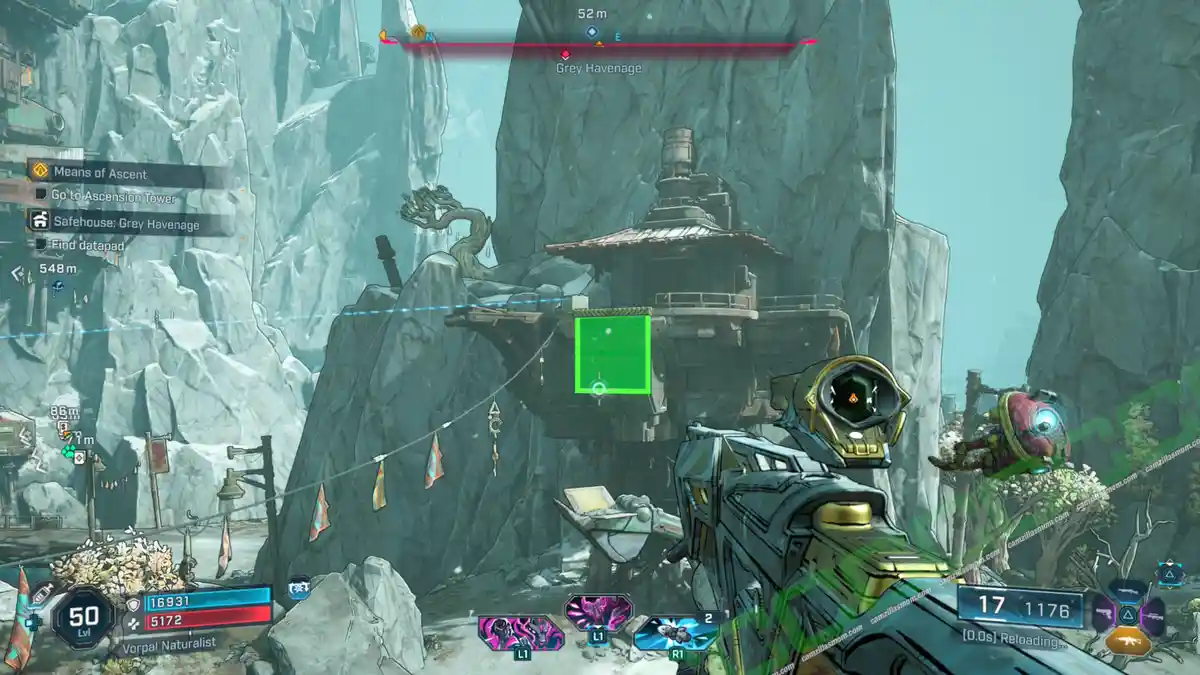Switch to the pistol weapon slot
This screenshot has width=1200, height=675.
click(x=1102, y=612)
